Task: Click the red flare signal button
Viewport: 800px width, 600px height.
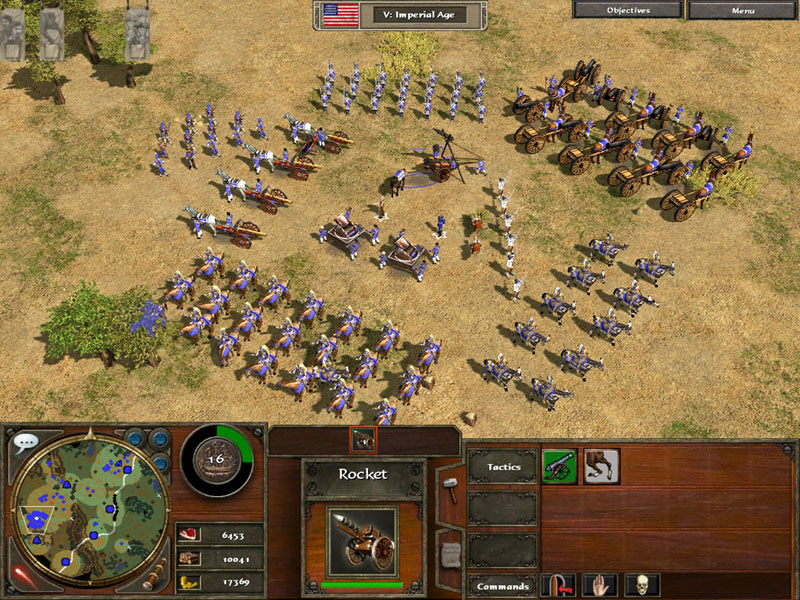Action: [x=21, y=577]
